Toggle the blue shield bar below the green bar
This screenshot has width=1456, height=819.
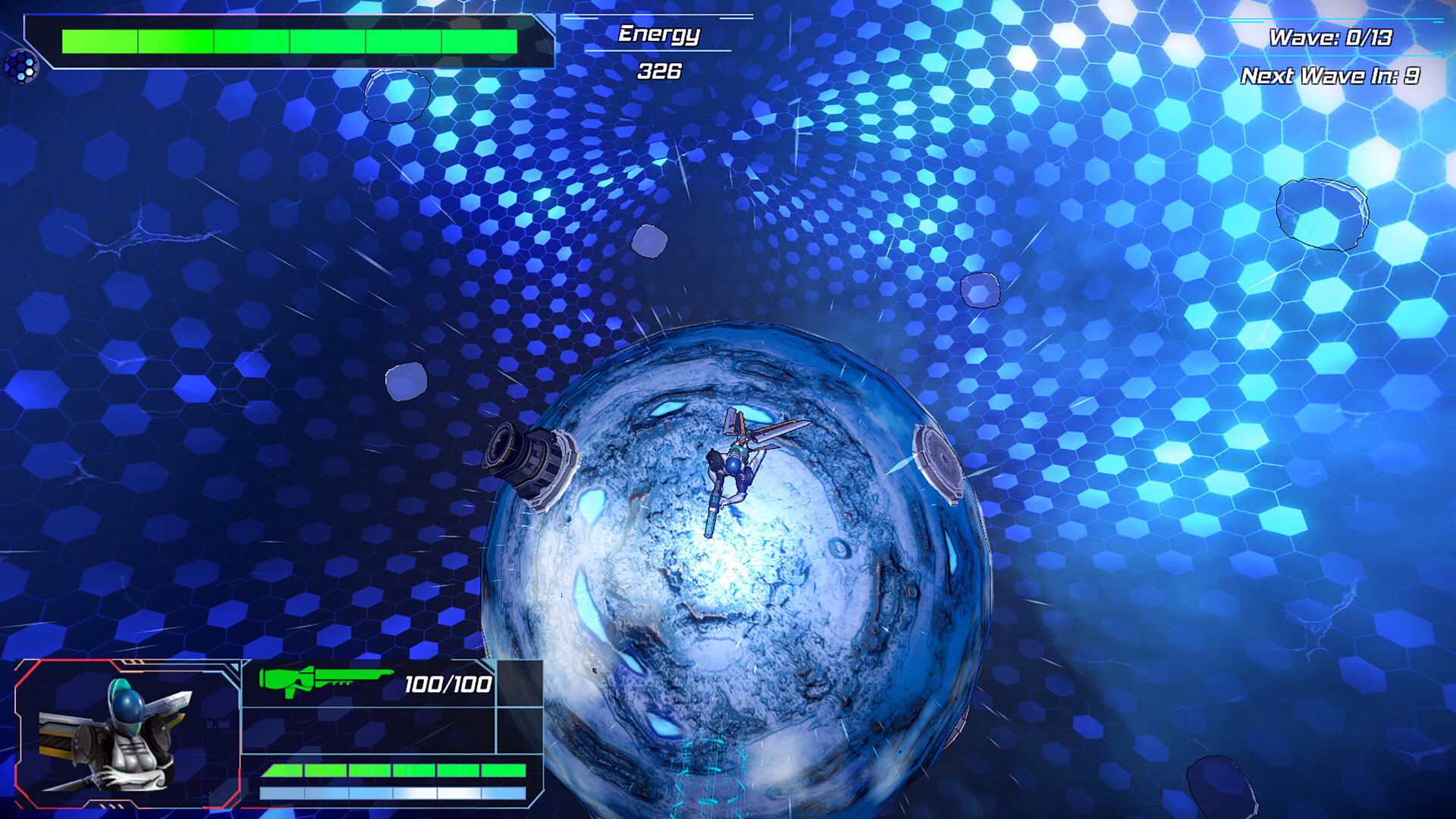(394, 792)
